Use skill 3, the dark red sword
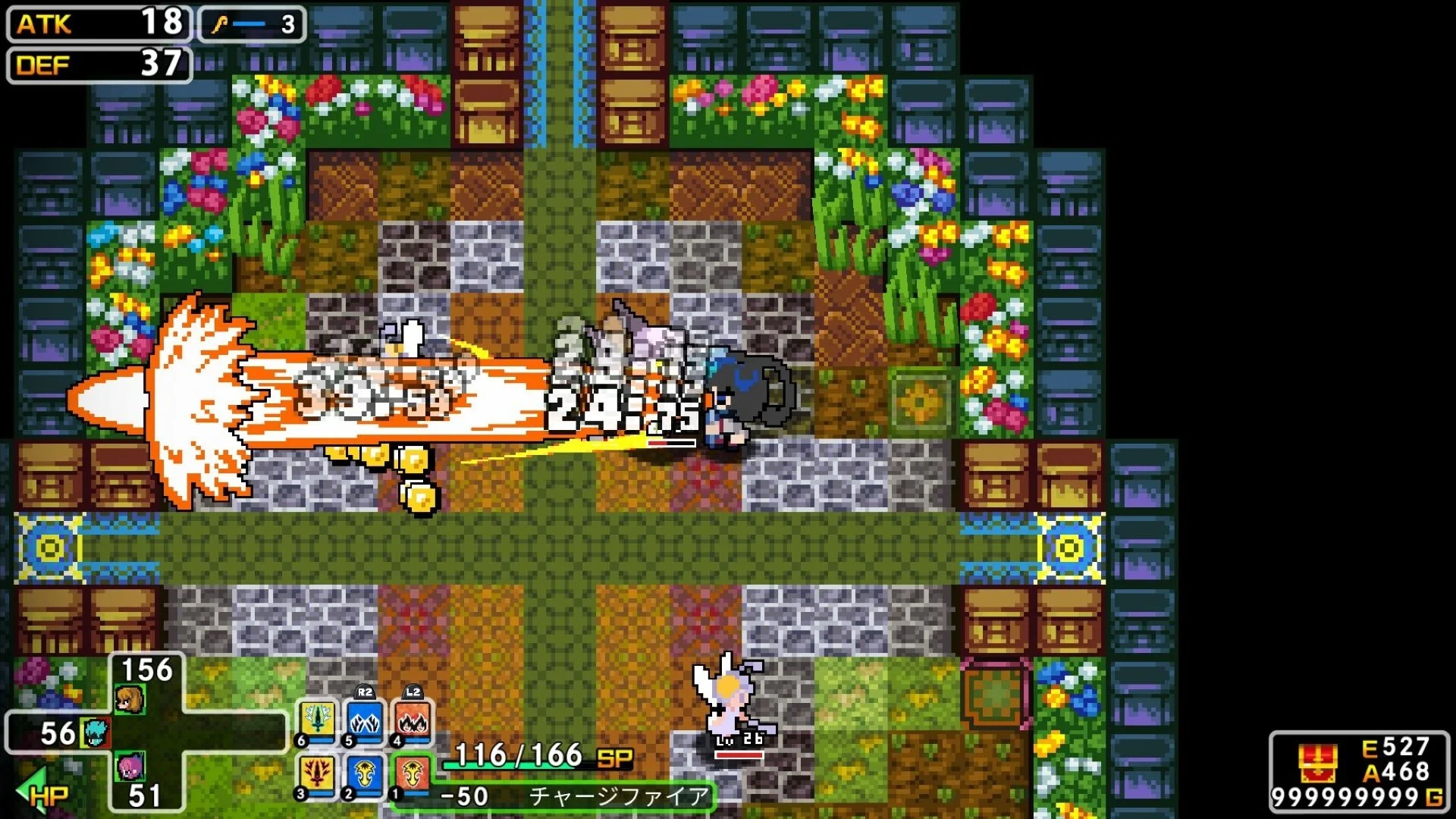Viewport: 1456px width, 819px height. point(316,775)
